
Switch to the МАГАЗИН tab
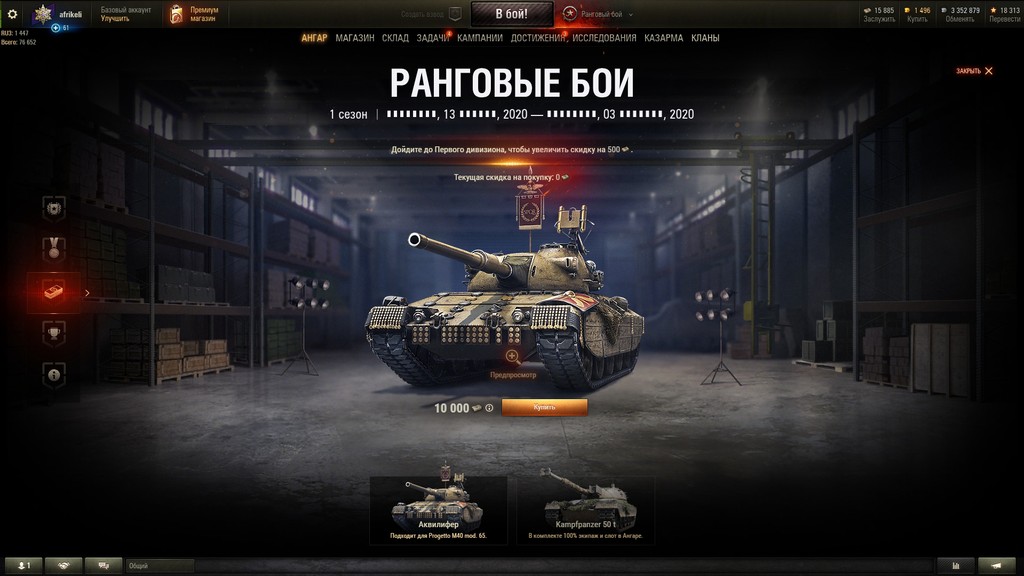[x=355, y=38]
